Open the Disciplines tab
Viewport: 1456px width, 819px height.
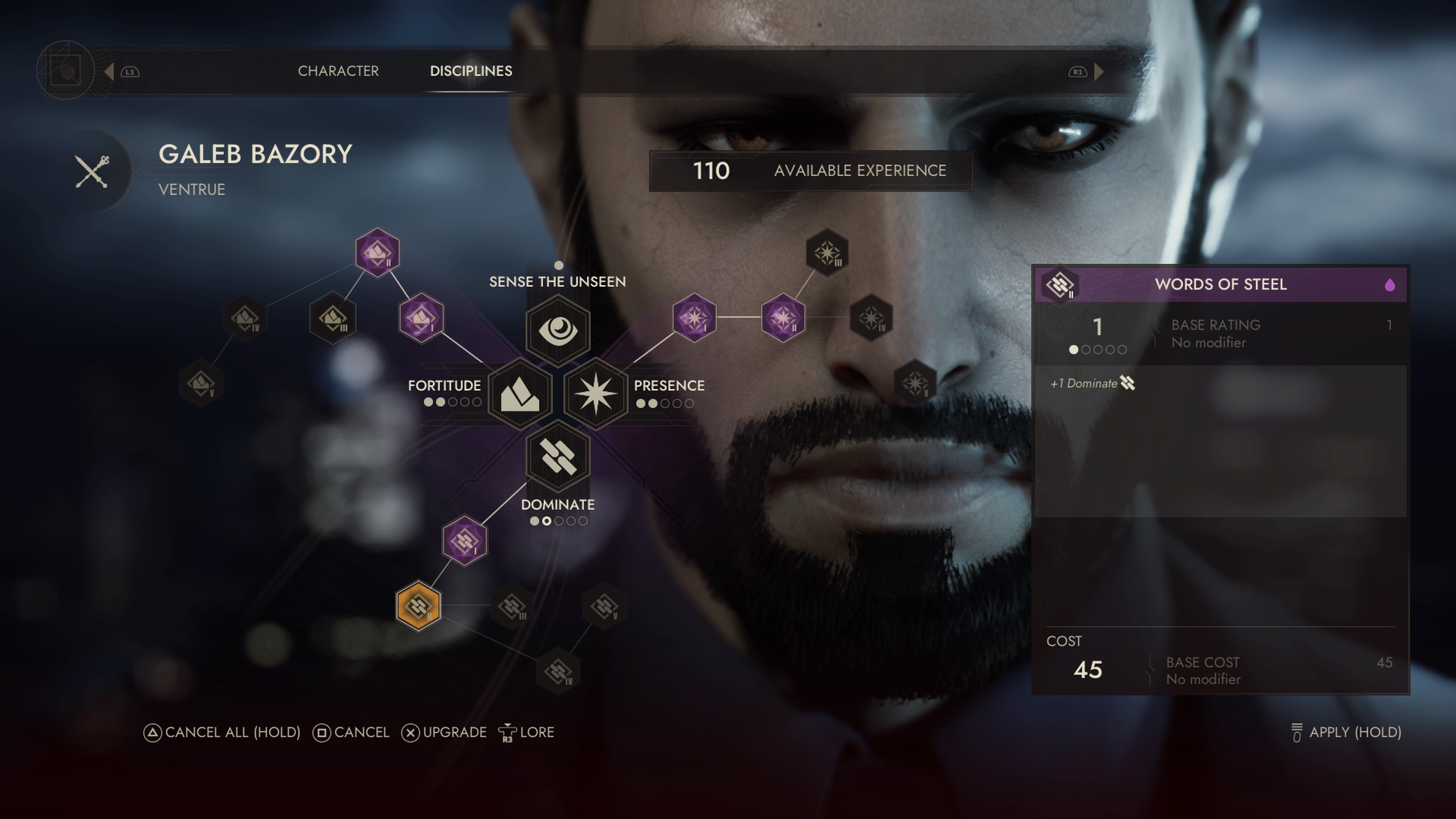(471, 71)
